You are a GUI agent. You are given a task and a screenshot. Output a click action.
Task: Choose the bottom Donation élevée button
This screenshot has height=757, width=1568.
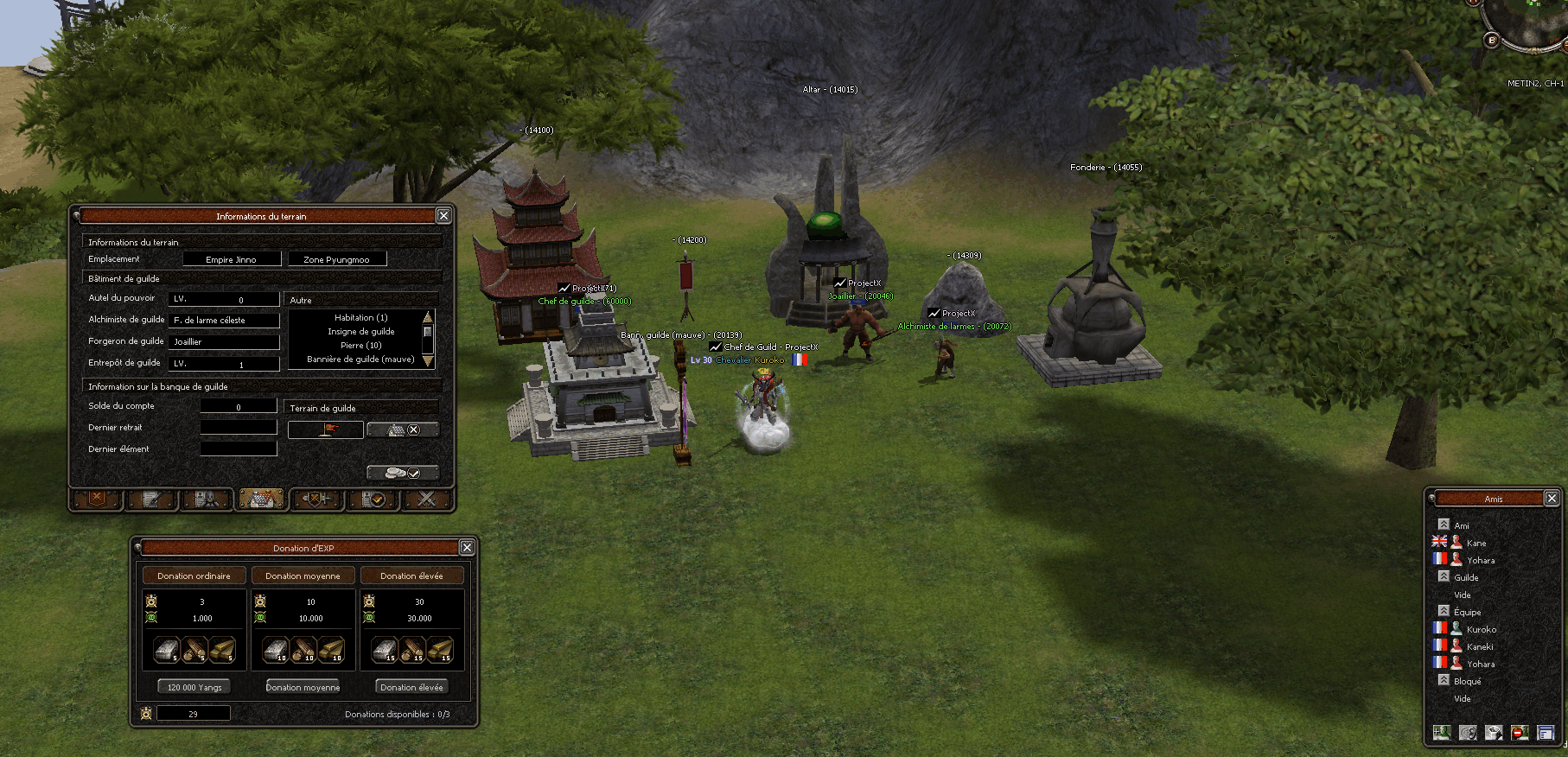click(411, 687)
